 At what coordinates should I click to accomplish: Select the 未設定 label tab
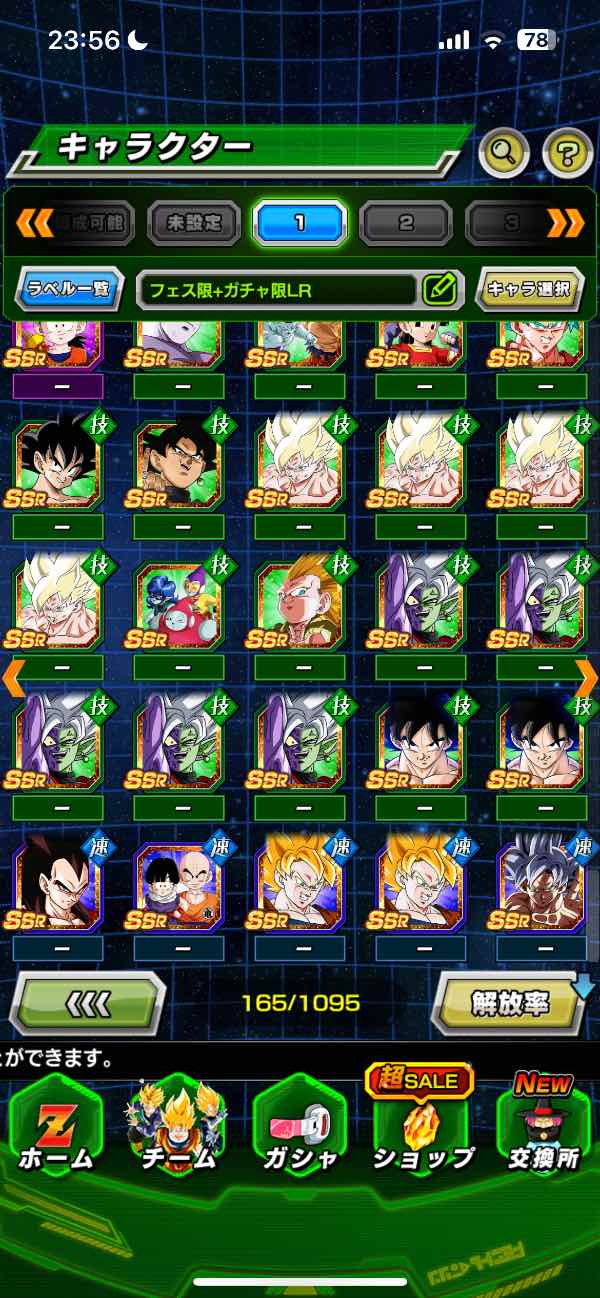194,222
